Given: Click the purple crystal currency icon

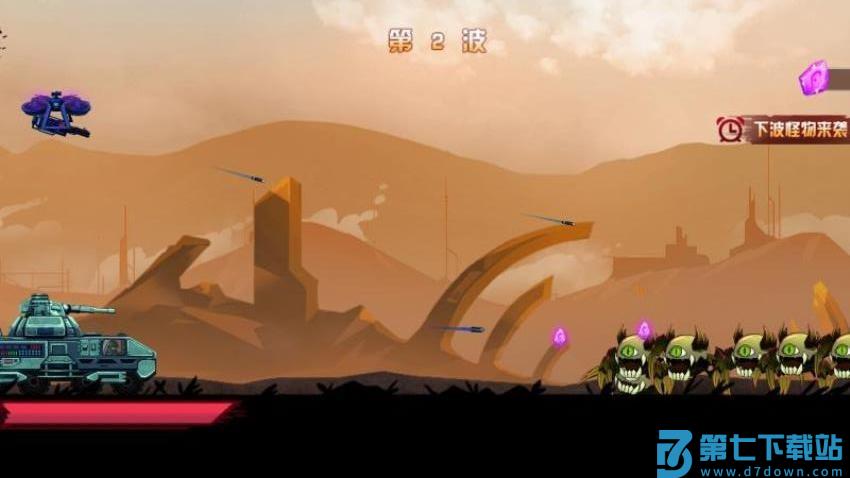Looking at the screenshot, I should point(815,78).
